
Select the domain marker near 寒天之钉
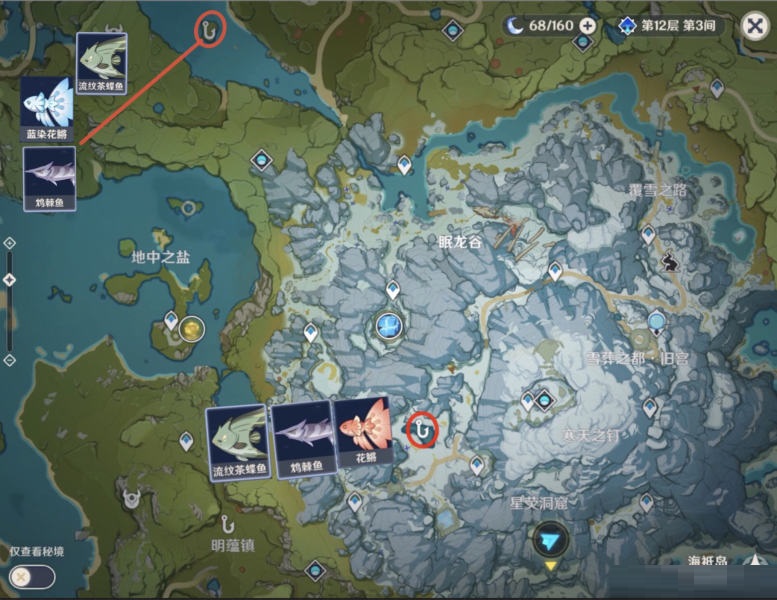[x=544, y=400]
